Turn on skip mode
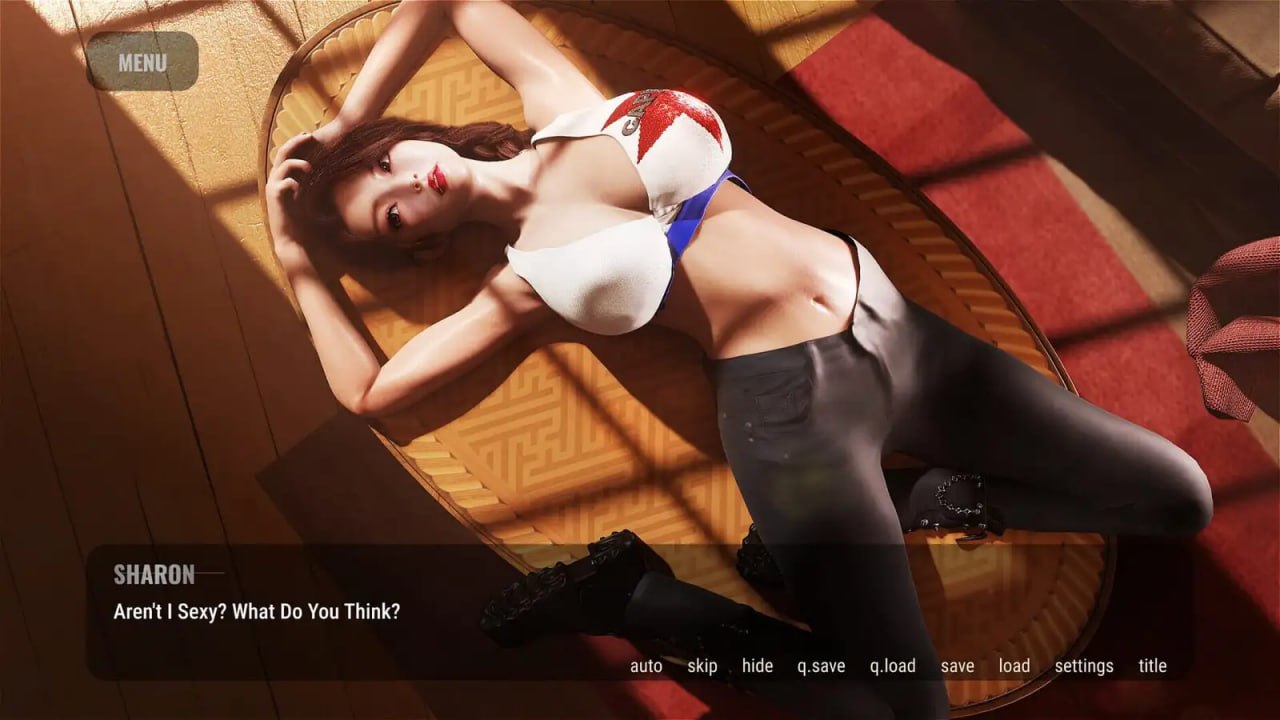 click(x=703, y=665)
